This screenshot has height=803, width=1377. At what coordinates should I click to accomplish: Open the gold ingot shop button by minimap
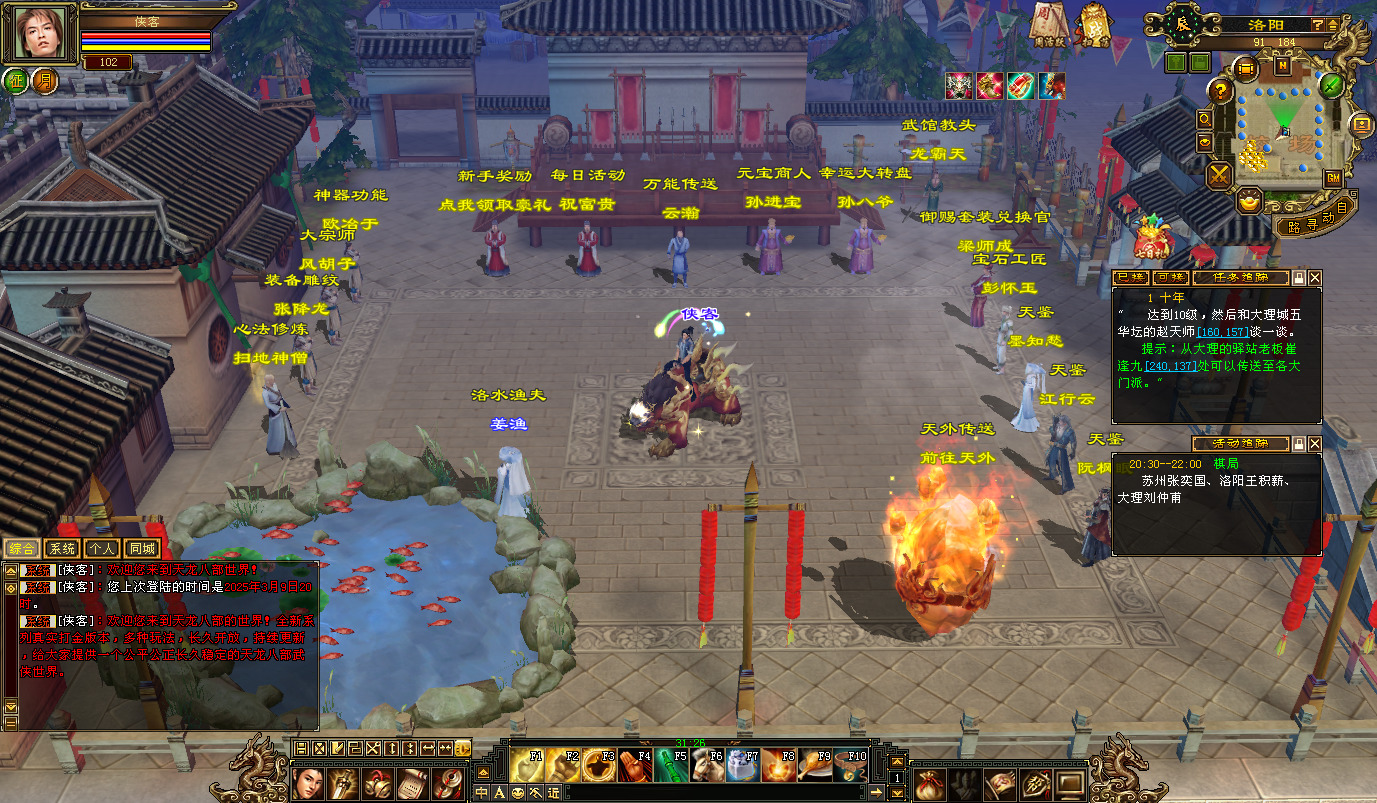coord(1251,202)
